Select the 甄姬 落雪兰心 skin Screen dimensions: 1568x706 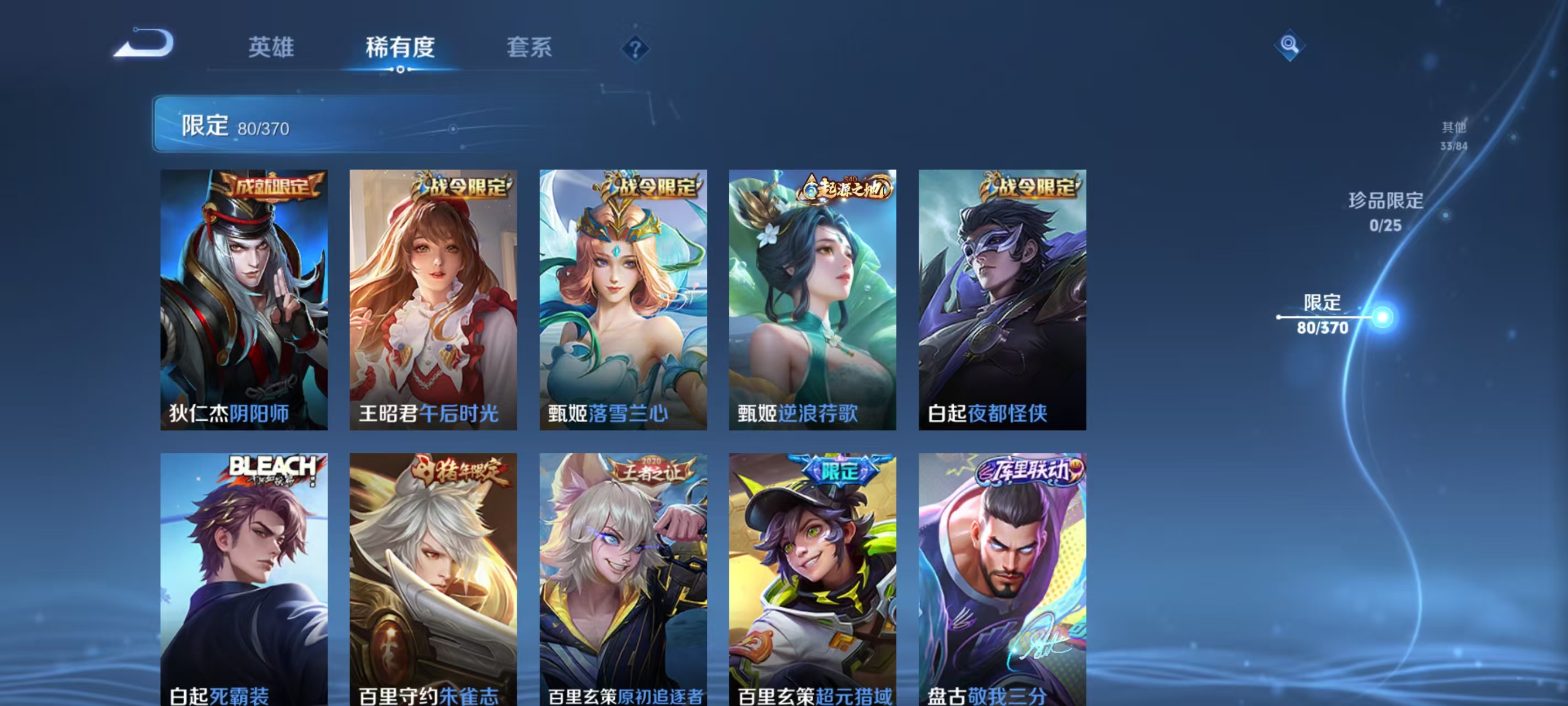click(624, 298)
